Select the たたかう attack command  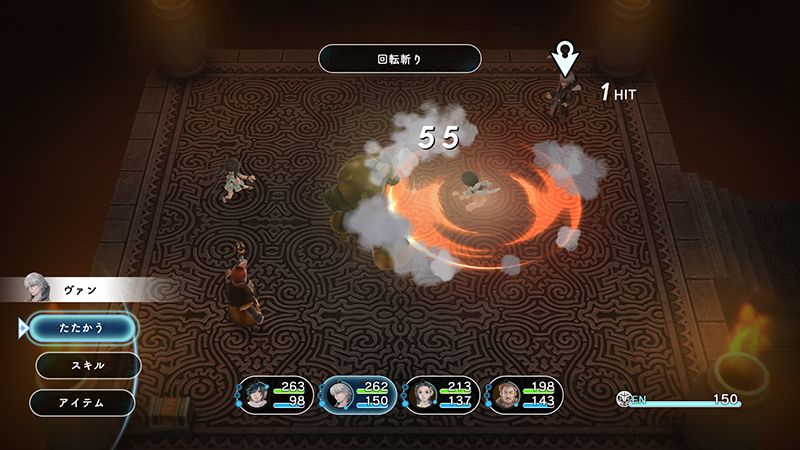(81, 327)
